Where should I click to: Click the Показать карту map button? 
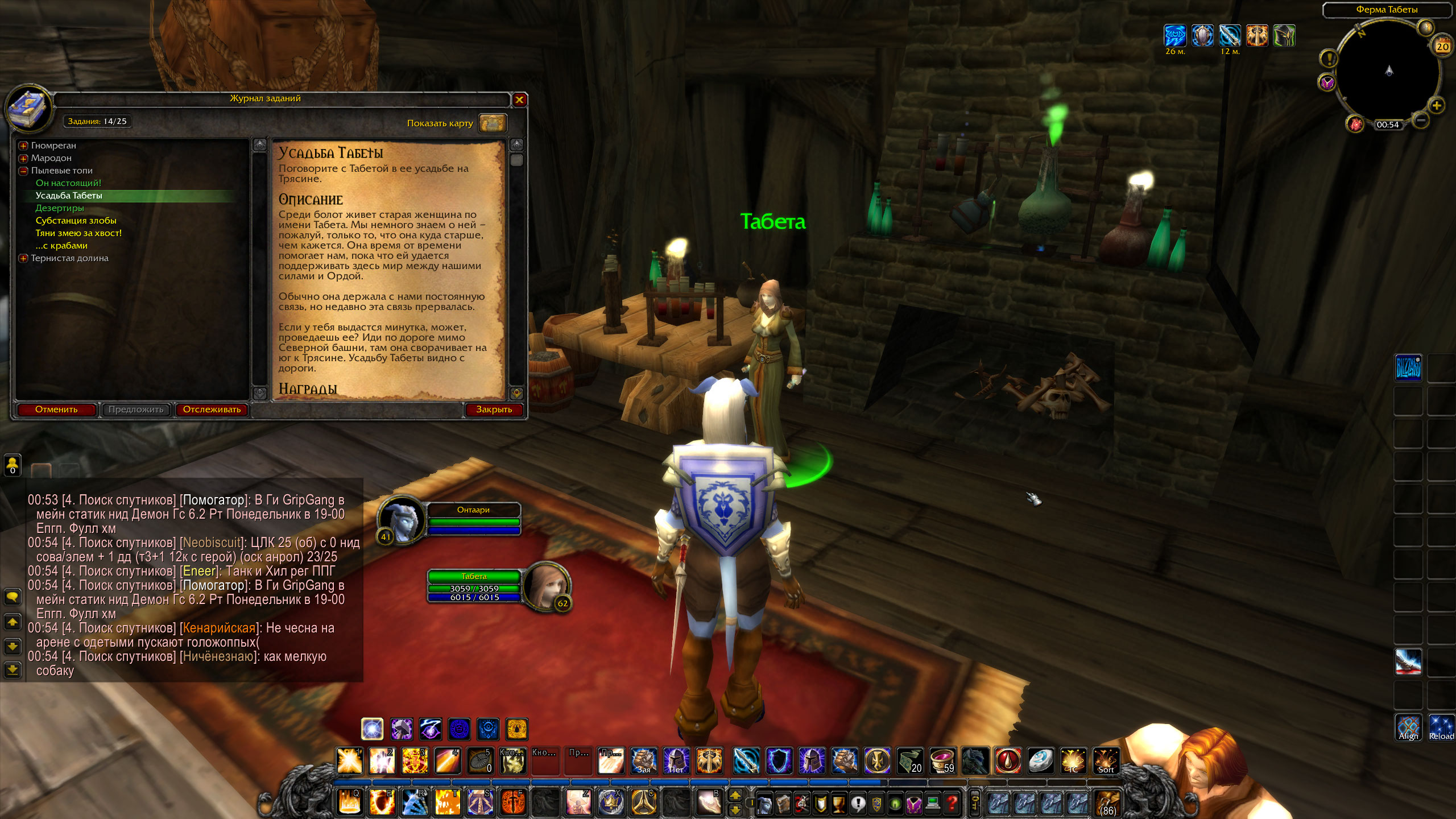(x=492, y=123)
